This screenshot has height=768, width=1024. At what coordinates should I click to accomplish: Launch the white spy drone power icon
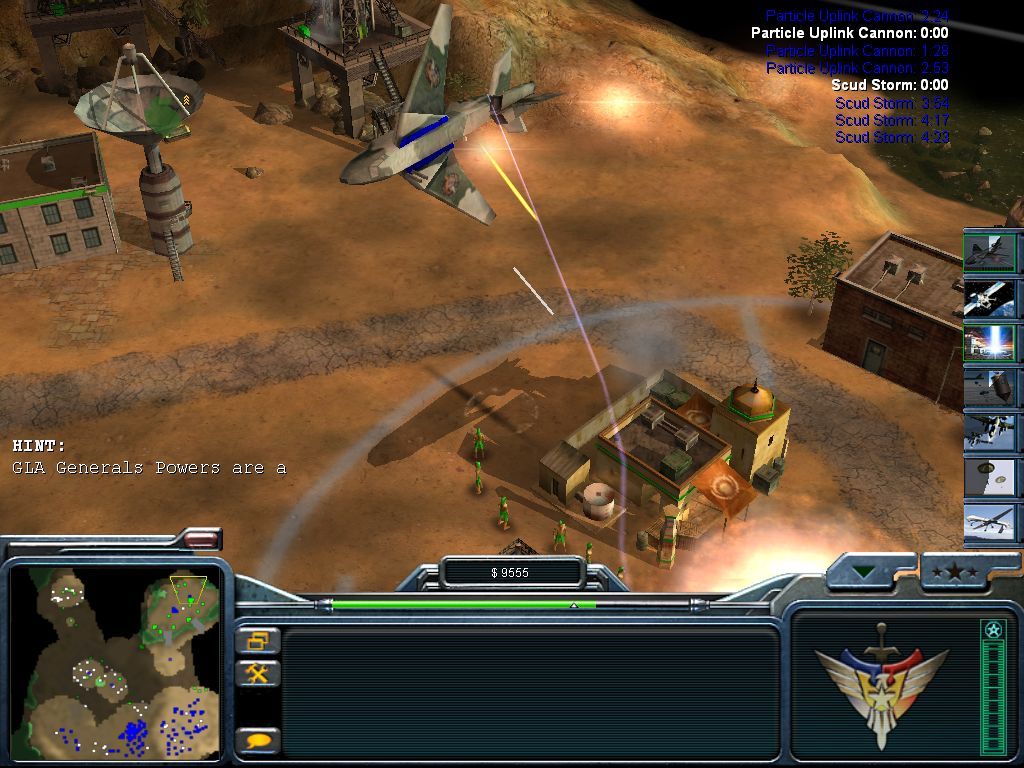click(990, 523)
